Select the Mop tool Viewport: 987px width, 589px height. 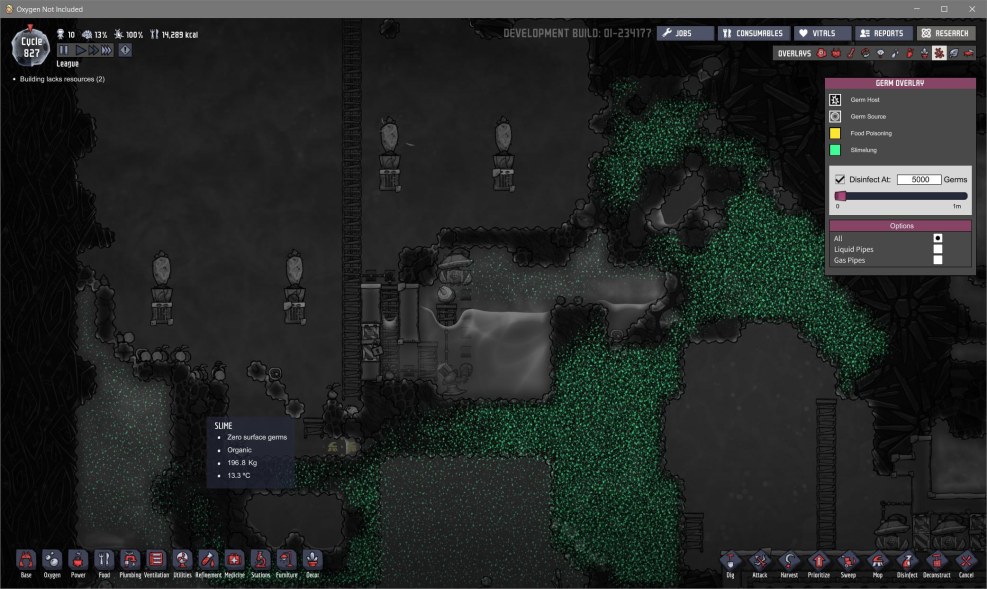click(x=877, y=562)
